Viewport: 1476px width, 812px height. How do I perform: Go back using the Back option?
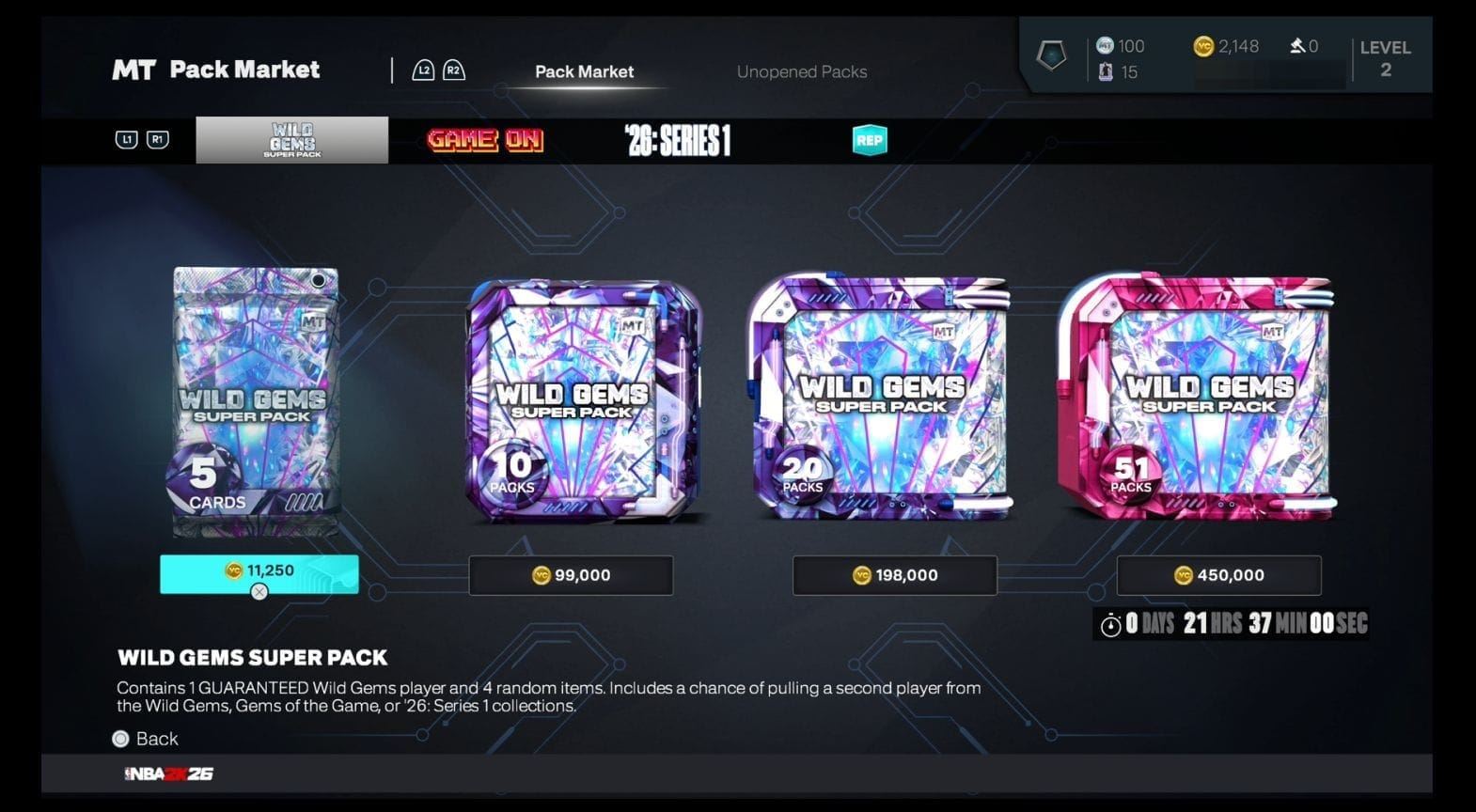click(x=146, y=739)
